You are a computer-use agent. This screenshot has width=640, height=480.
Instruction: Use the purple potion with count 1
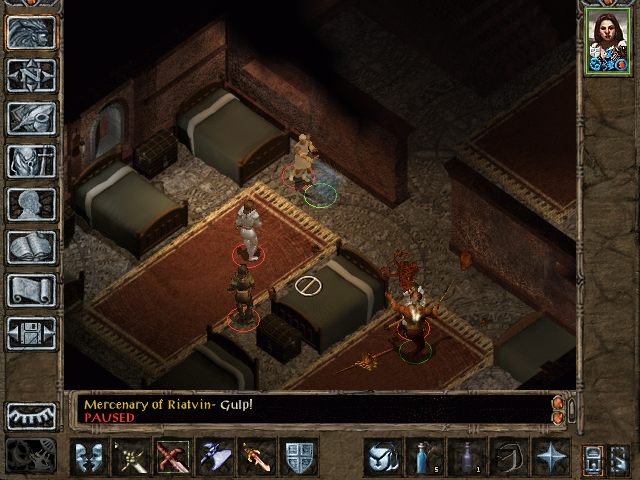pos(466,457)
